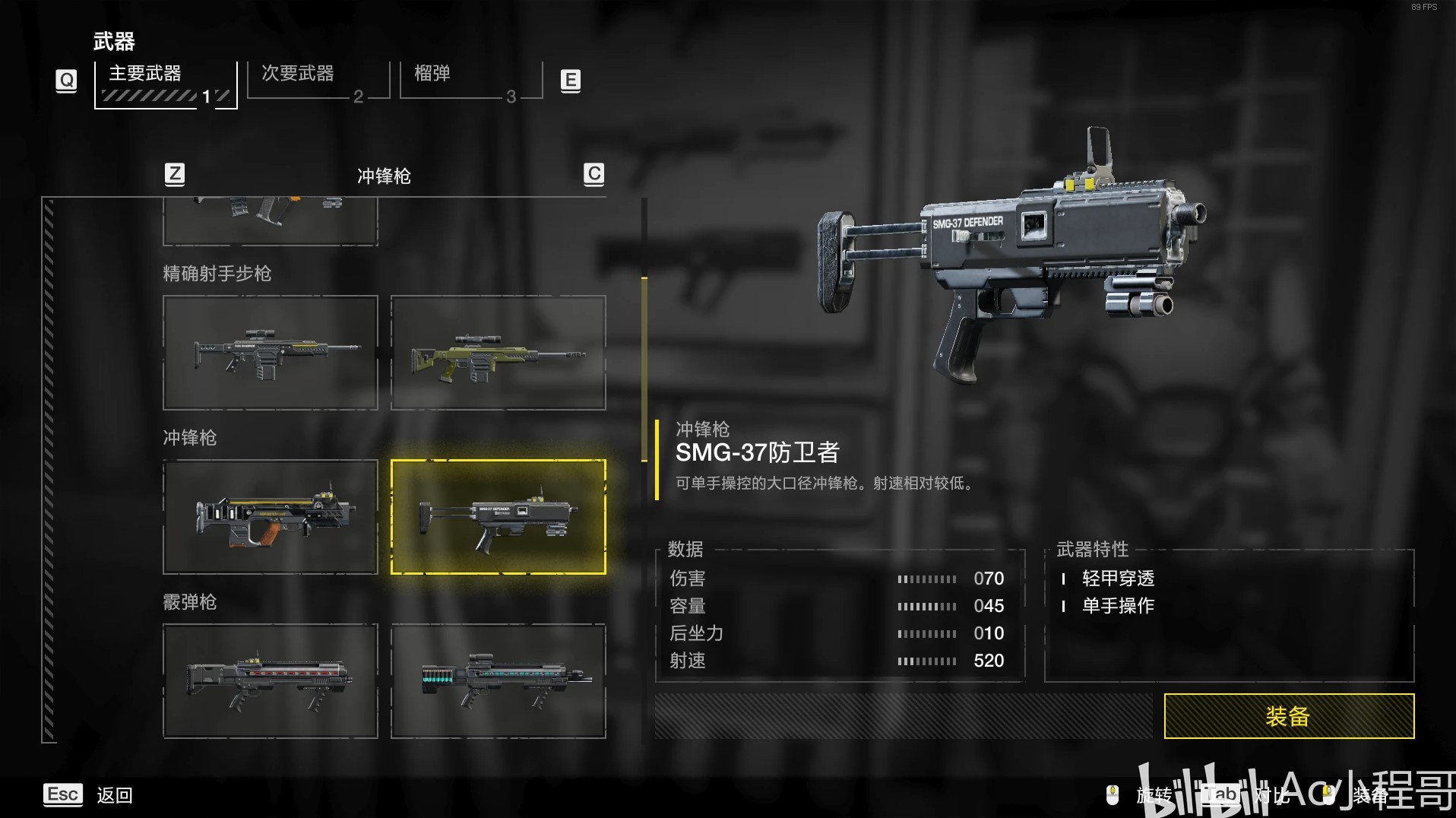Screen dimensions: 1456x818
Task: Choose the shotgun with cyan glowing shells
Action: [499, 681]
